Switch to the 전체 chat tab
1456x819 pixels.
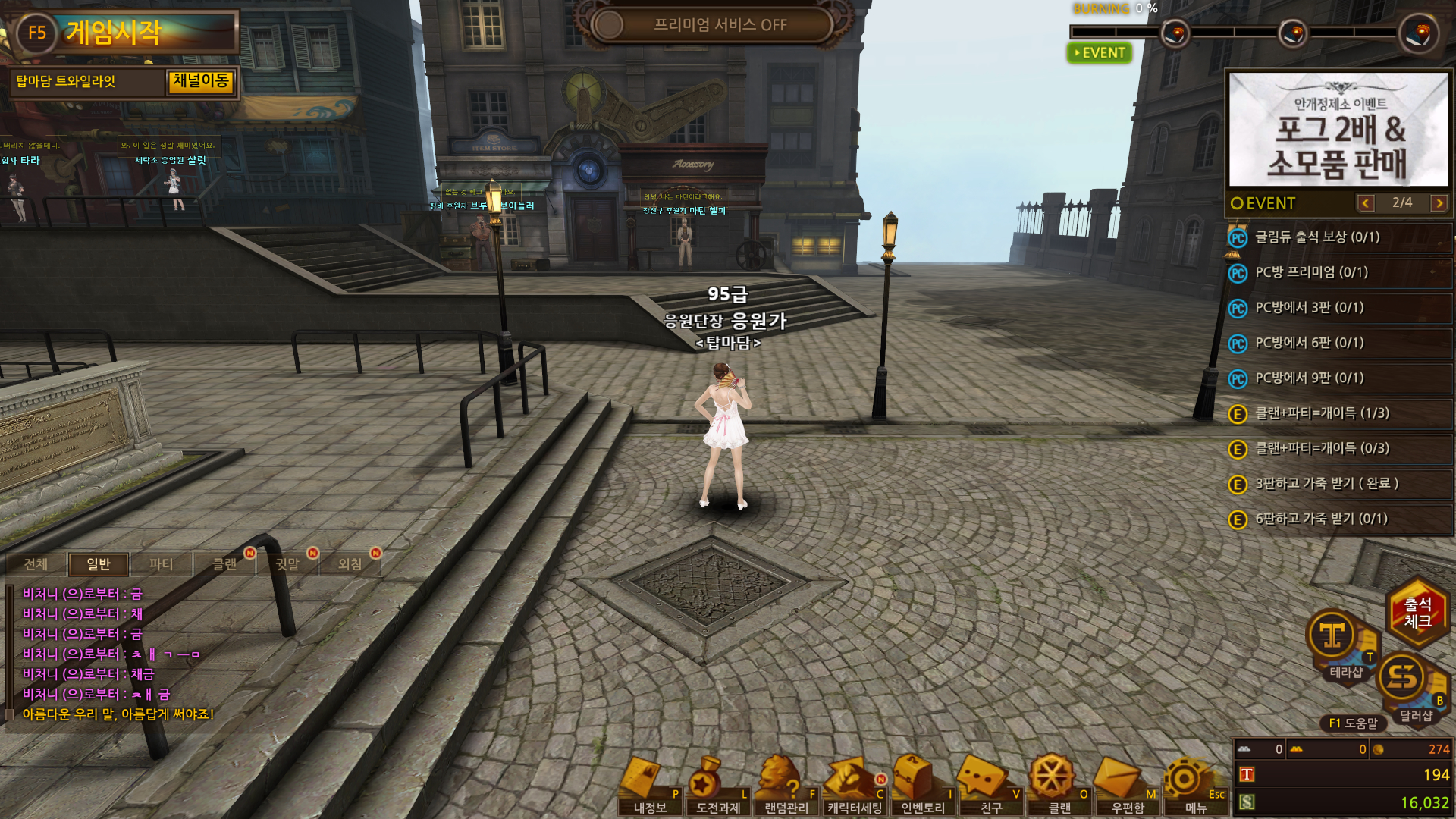point(36,564)
